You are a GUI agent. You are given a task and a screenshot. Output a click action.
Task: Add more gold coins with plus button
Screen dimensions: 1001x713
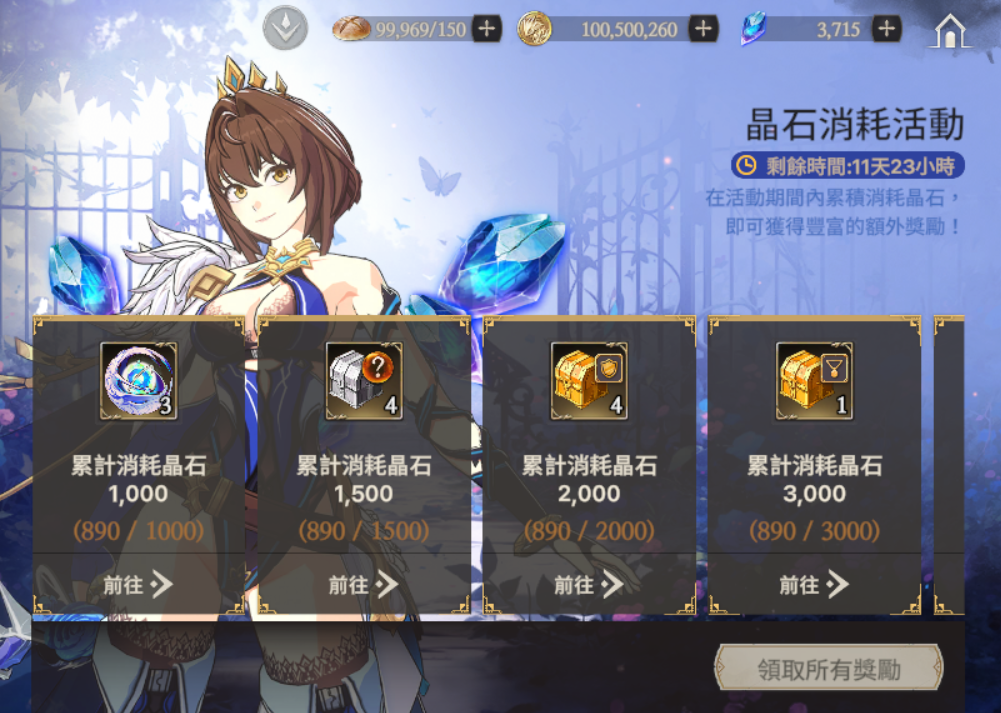pyautogui.click(x=703, y=29)
